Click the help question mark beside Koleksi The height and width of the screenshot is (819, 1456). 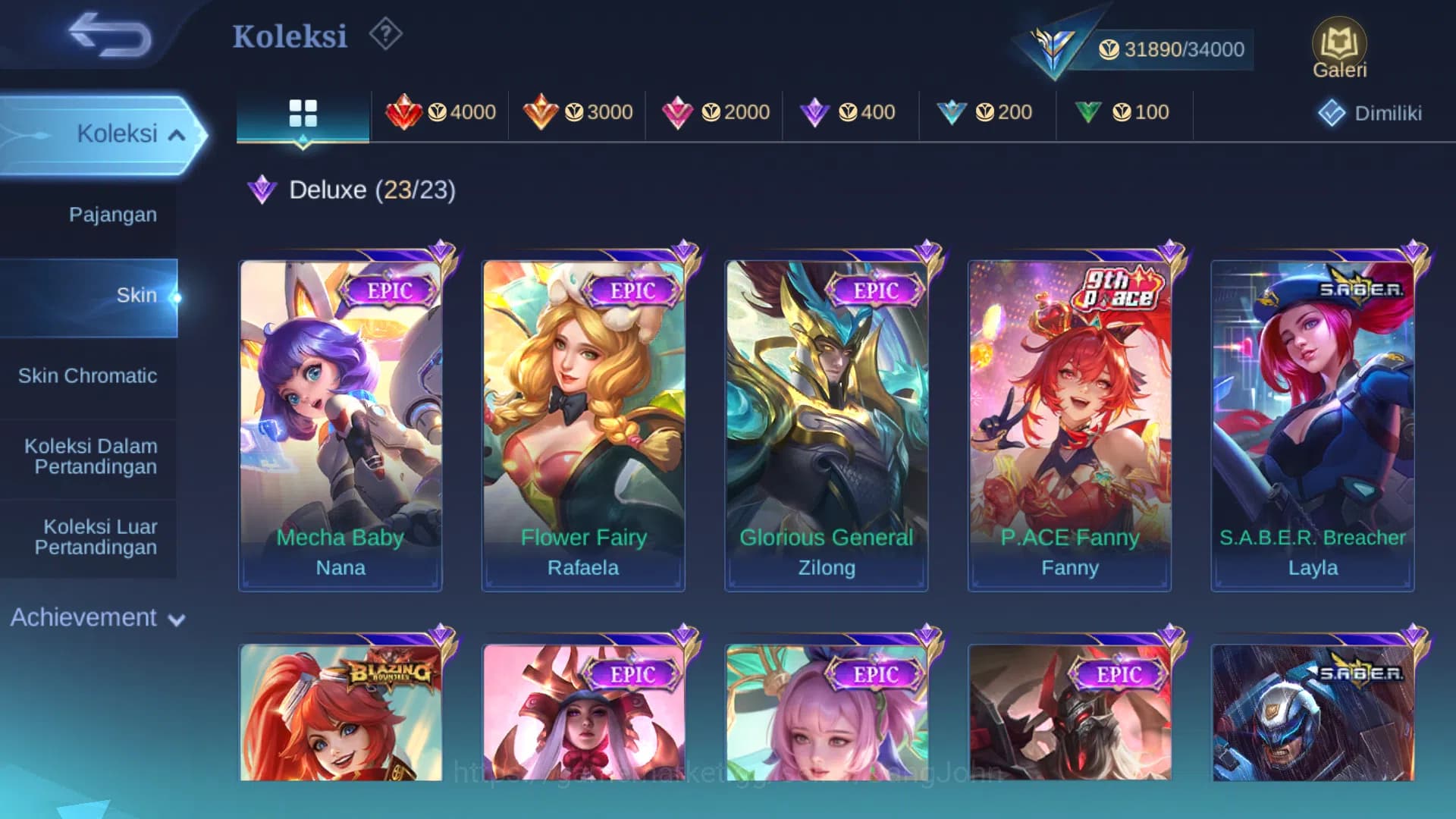click(x=385, y=35)
